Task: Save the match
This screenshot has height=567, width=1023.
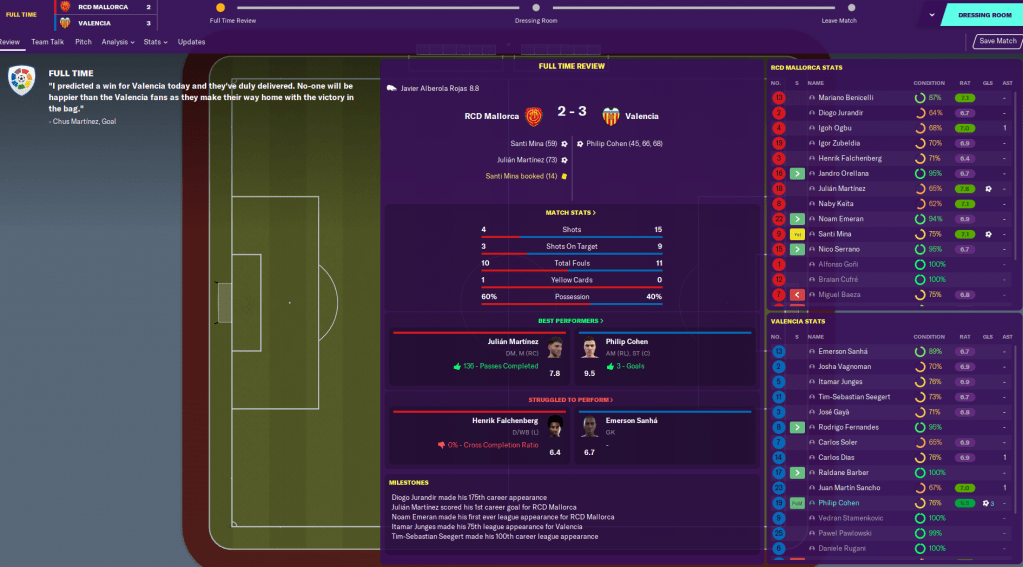Action: pos(997,41)
